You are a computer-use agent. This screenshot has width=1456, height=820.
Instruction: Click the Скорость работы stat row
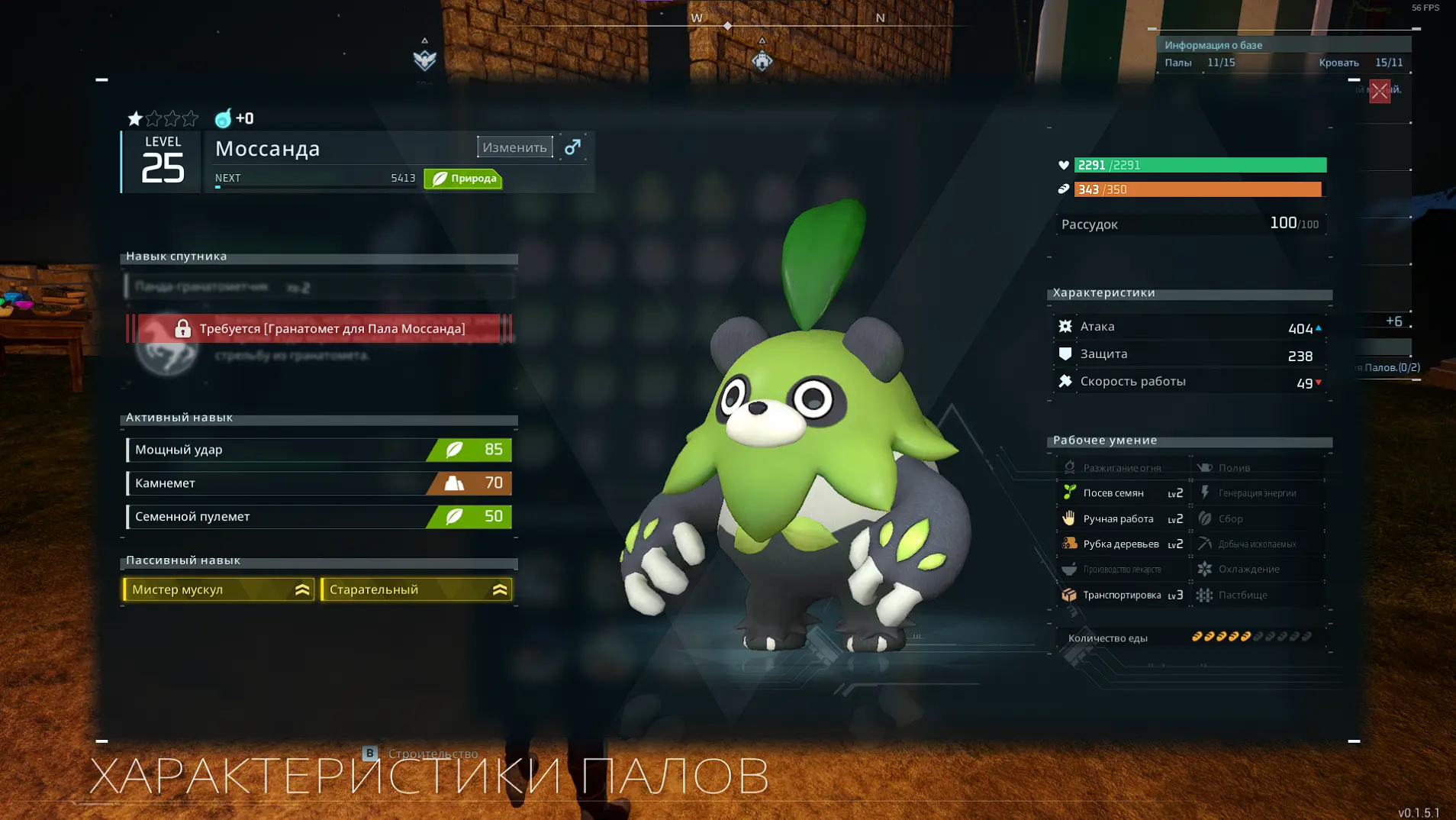(1190, 382)
